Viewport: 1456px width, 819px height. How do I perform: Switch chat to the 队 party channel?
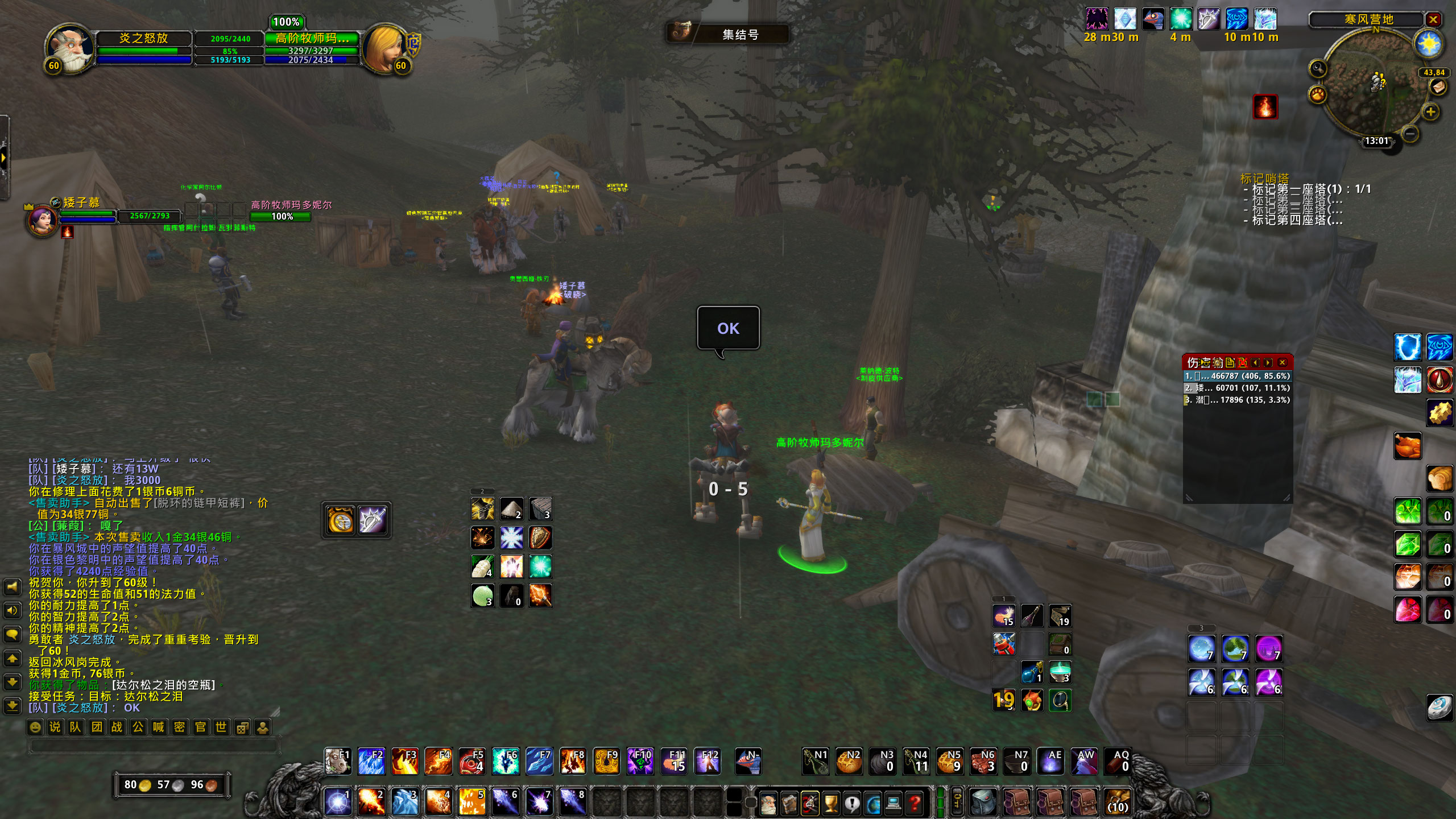[76, 727]
